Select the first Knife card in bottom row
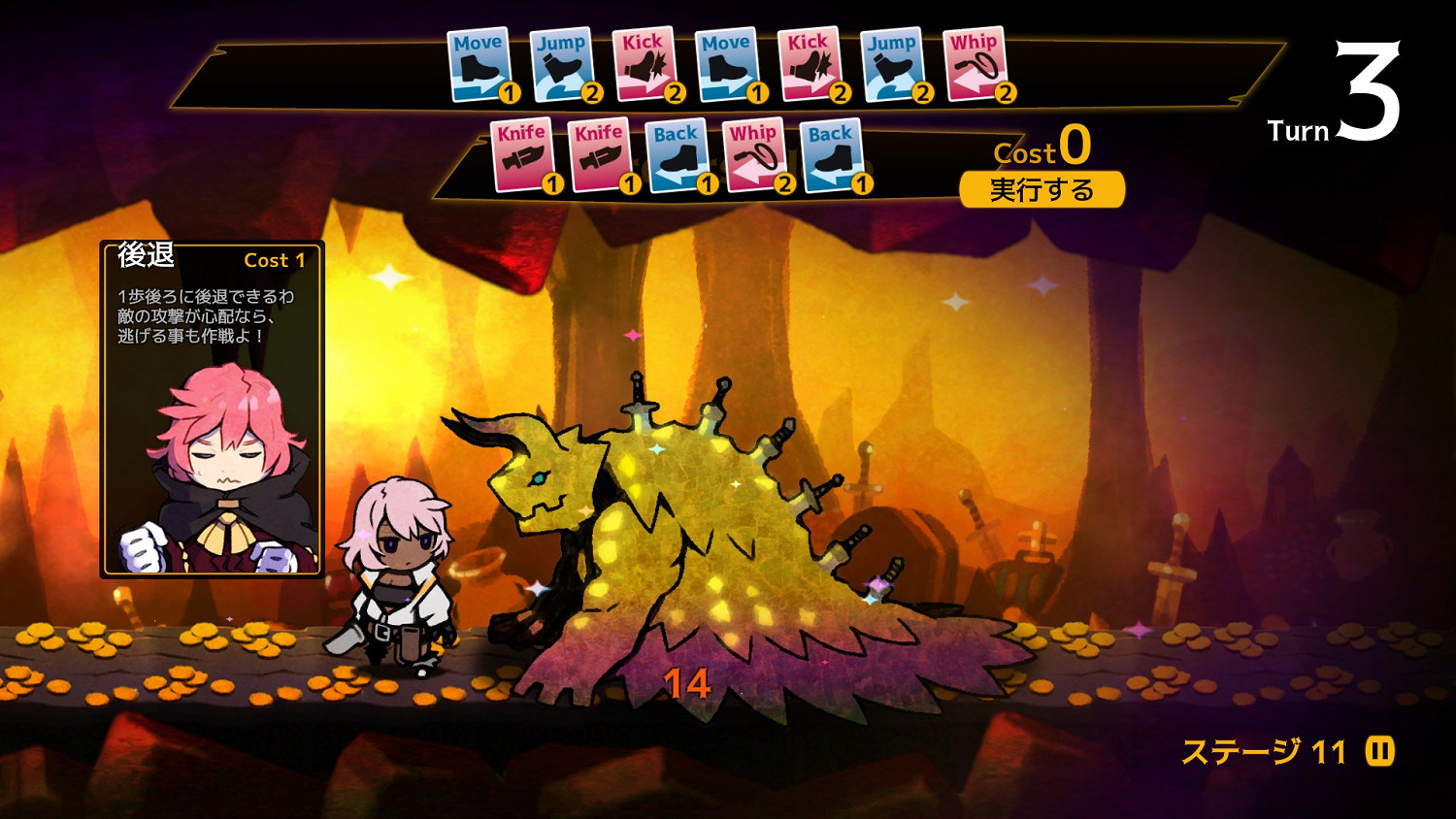The image size is (1456, 819). click(x=522, y=155)
